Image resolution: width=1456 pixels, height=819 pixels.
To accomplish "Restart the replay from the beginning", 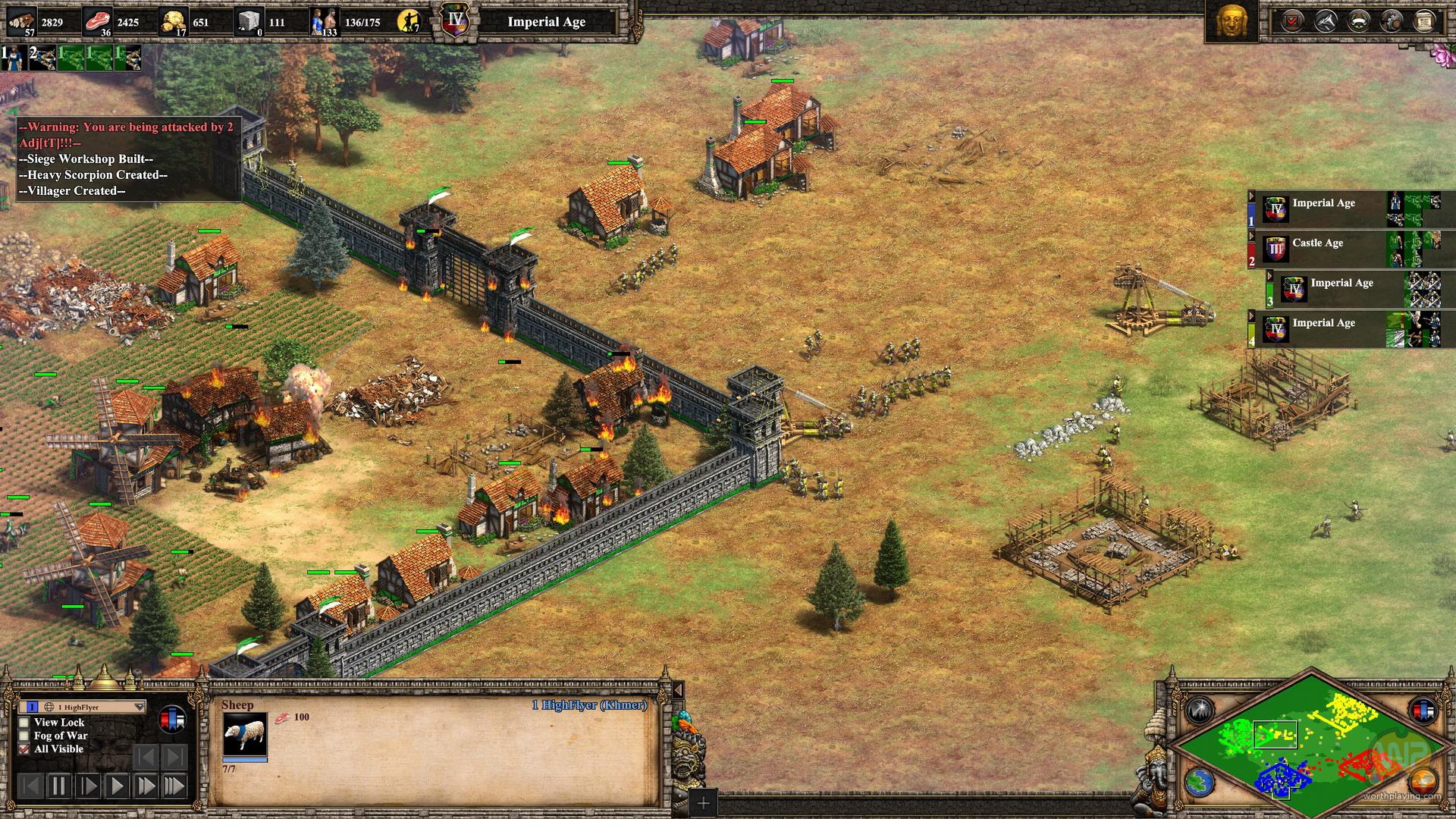I will (x=30, y=786).
